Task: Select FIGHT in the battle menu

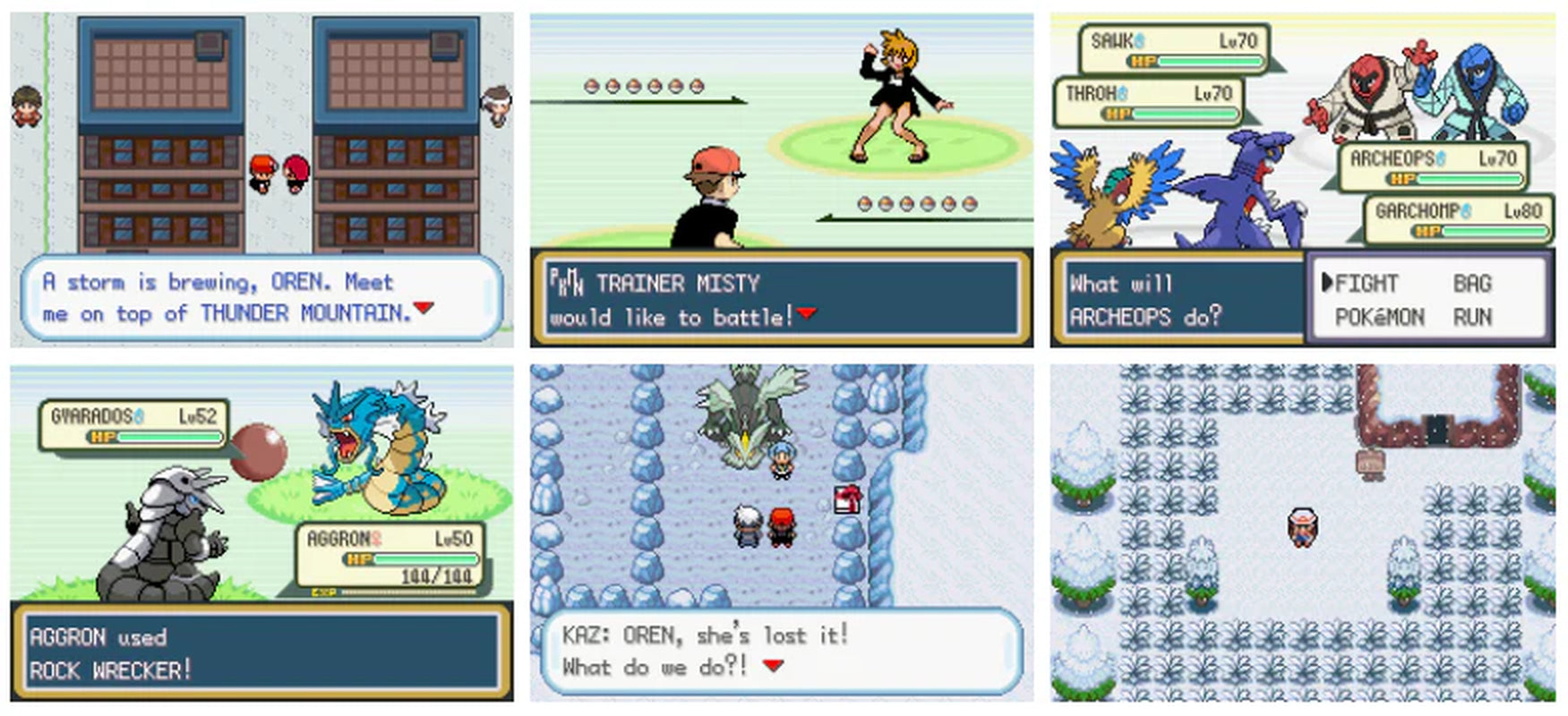Action: 1366,284
